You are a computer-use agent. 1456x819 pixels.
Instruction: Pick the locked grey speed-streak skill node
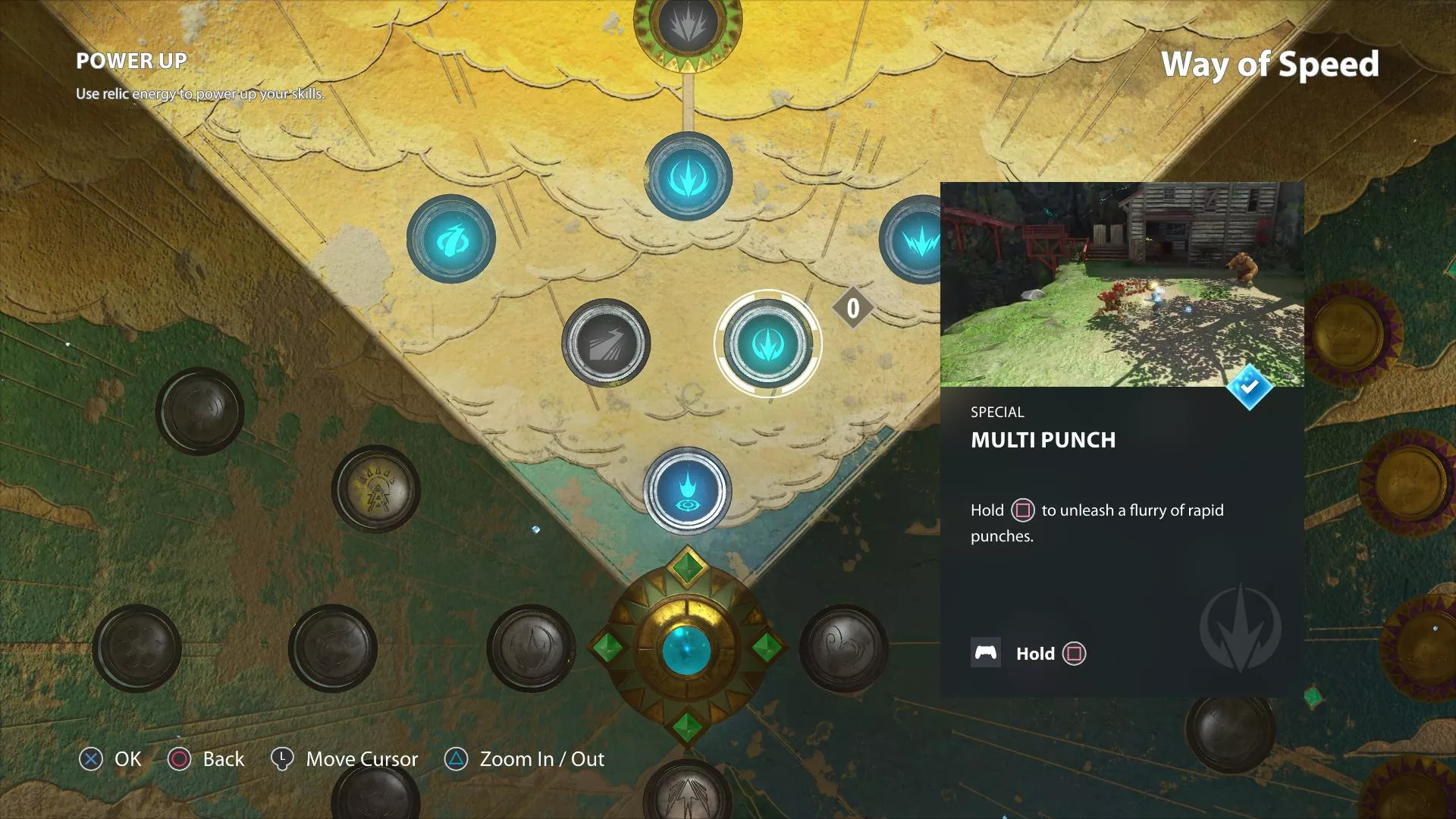(606, 344)
